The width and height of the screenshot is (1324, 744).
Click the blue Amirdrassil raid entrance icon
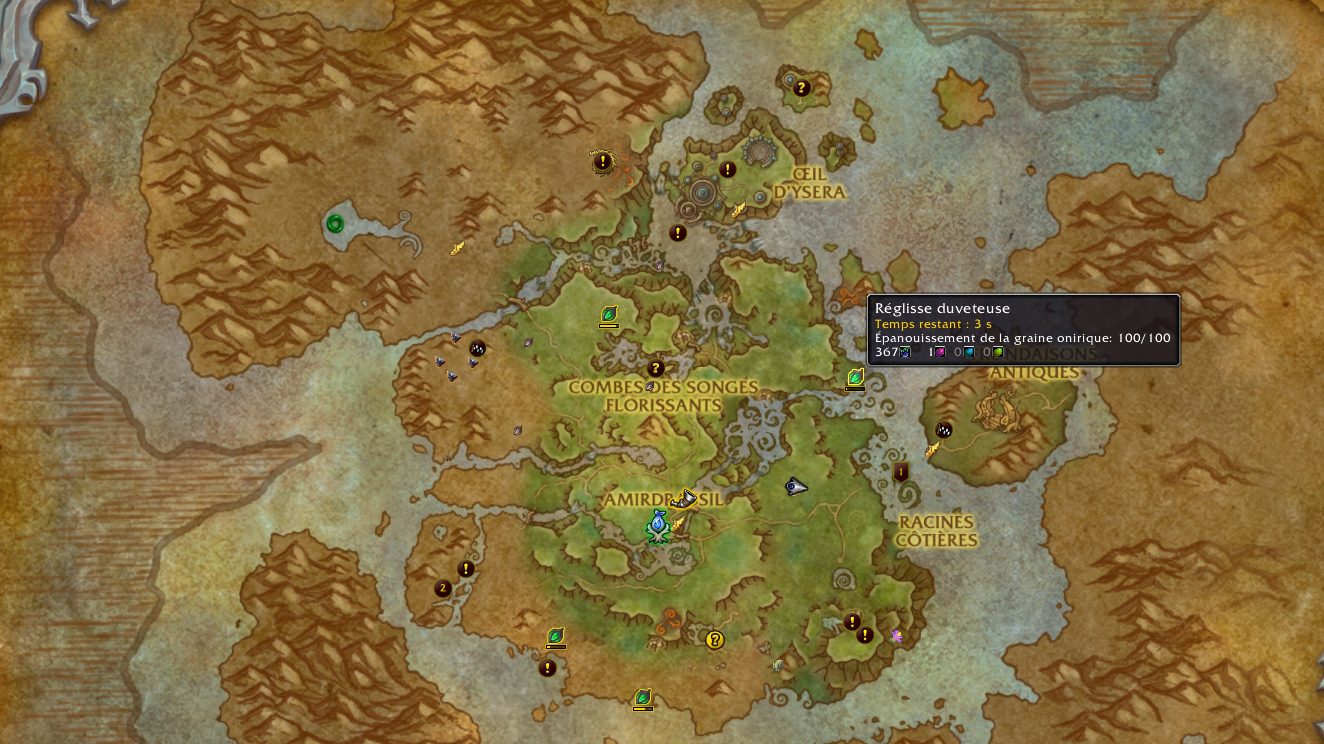[x=657, y=525]
